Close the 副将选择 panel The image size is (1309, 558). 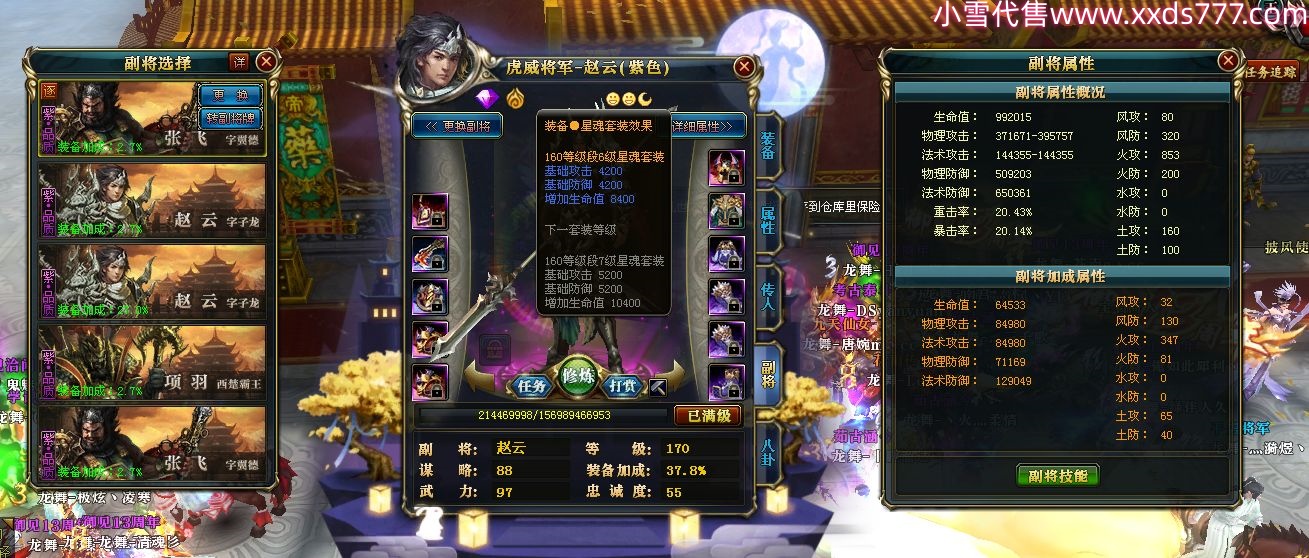point(266,61)
